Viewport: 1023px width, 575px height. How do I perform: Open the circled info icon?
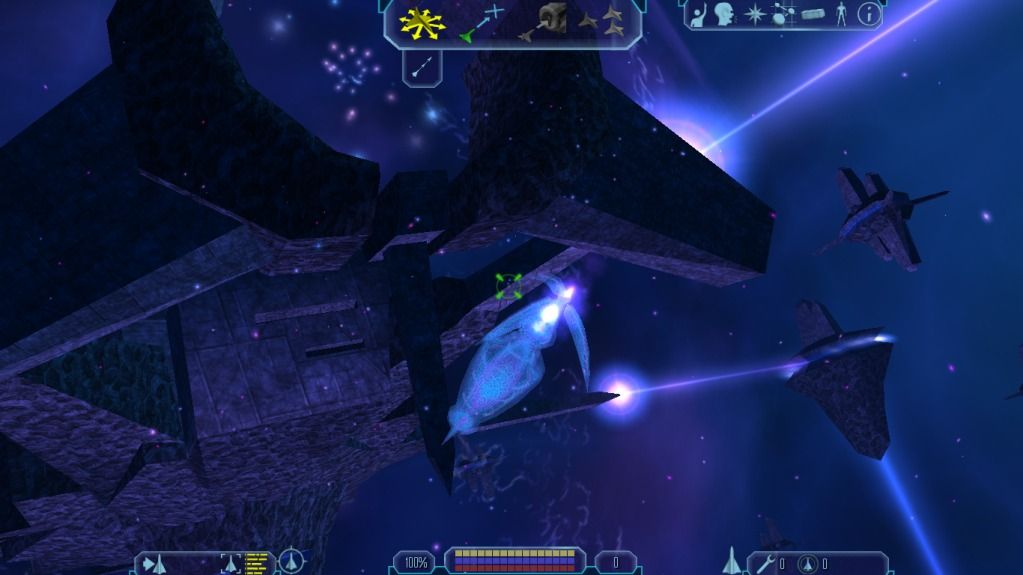point(869,14)
